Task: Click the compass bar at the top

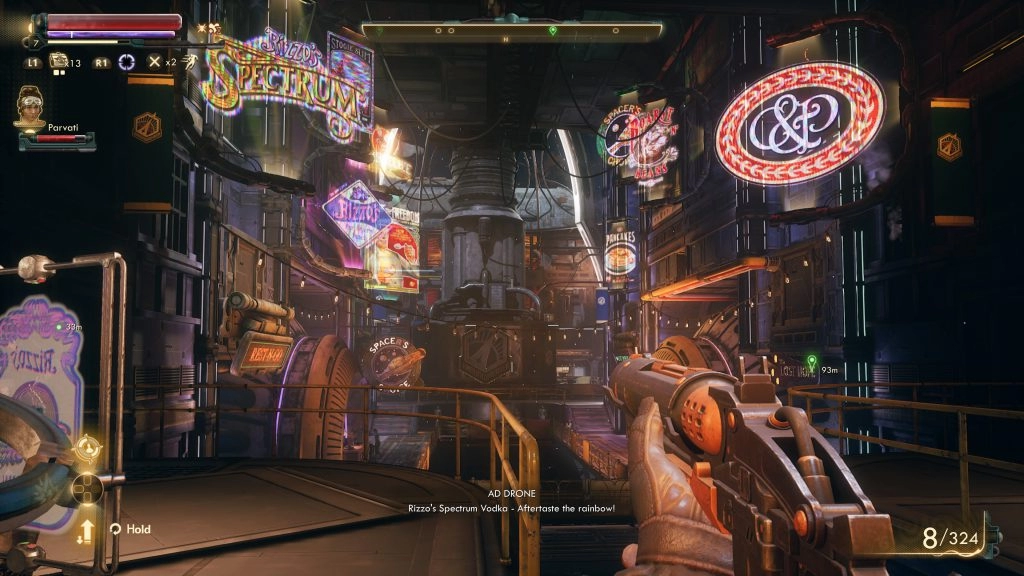Action: 512,32
